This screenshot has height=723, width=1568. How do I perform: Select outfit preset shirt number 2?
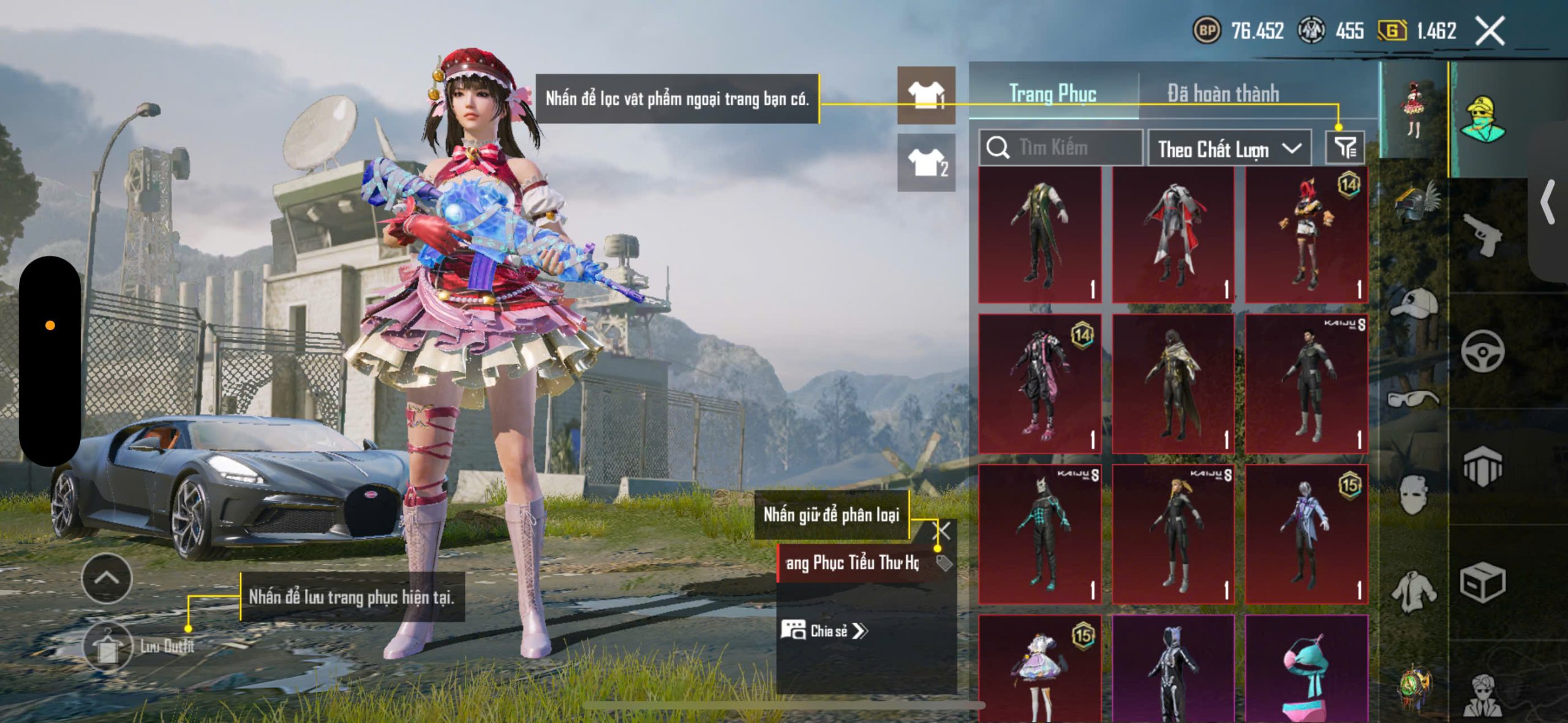click(926, 162)
